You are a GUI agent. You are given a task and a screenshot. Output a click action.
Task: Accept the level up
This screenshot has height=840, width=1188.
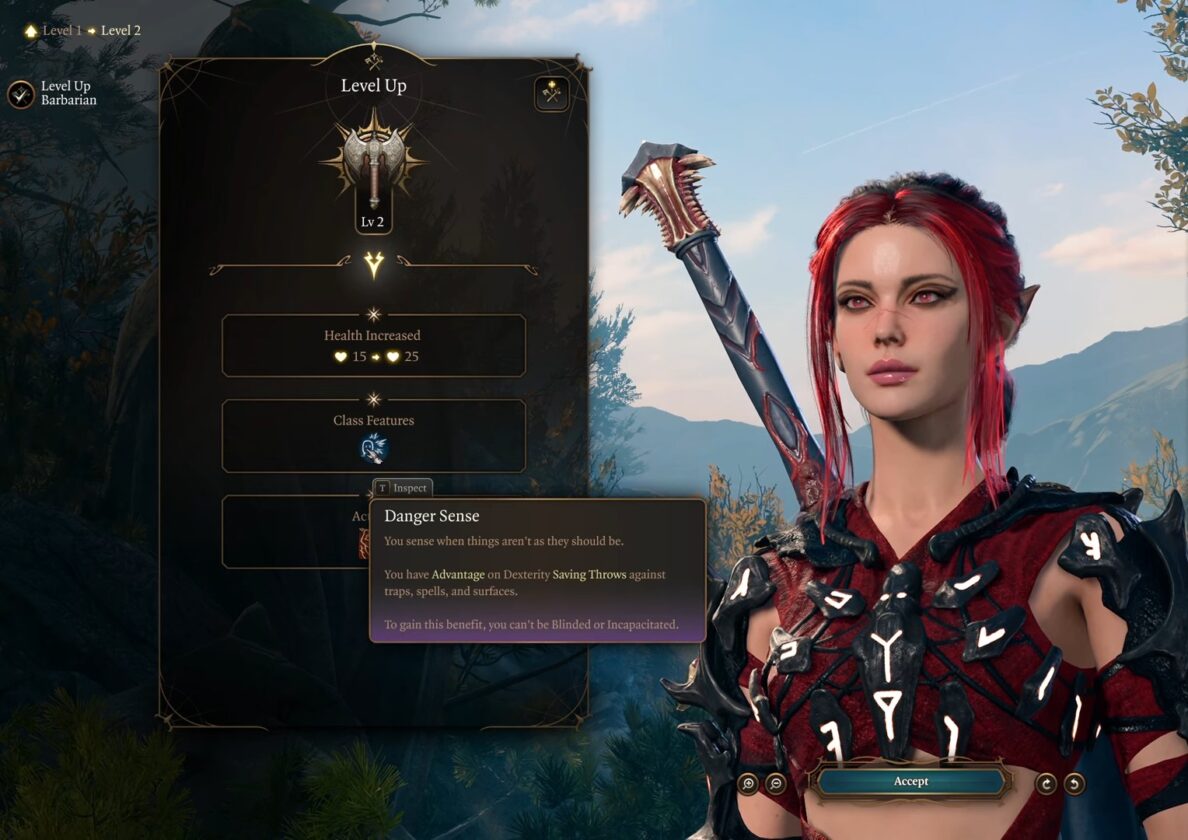[x=910, y=782]
